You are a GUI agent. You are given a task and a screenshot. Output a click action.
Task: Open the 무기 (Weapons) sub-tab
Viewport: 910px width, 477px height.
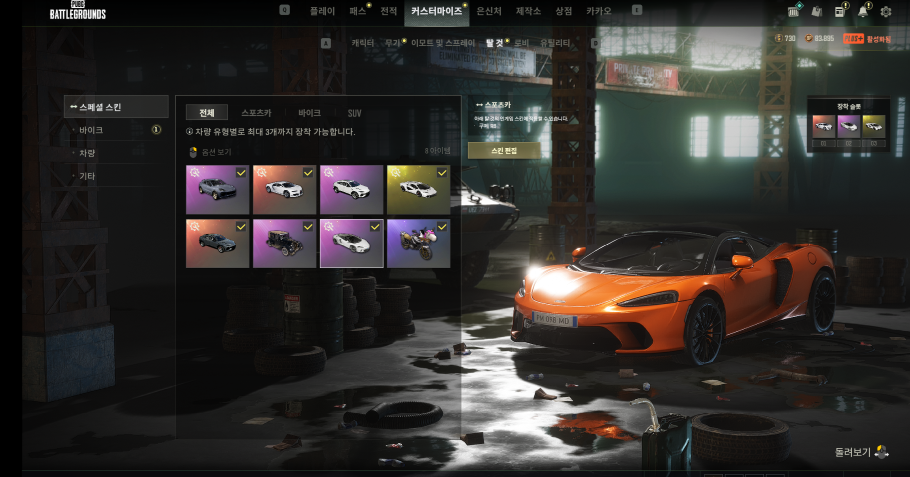tap(392, 43)
